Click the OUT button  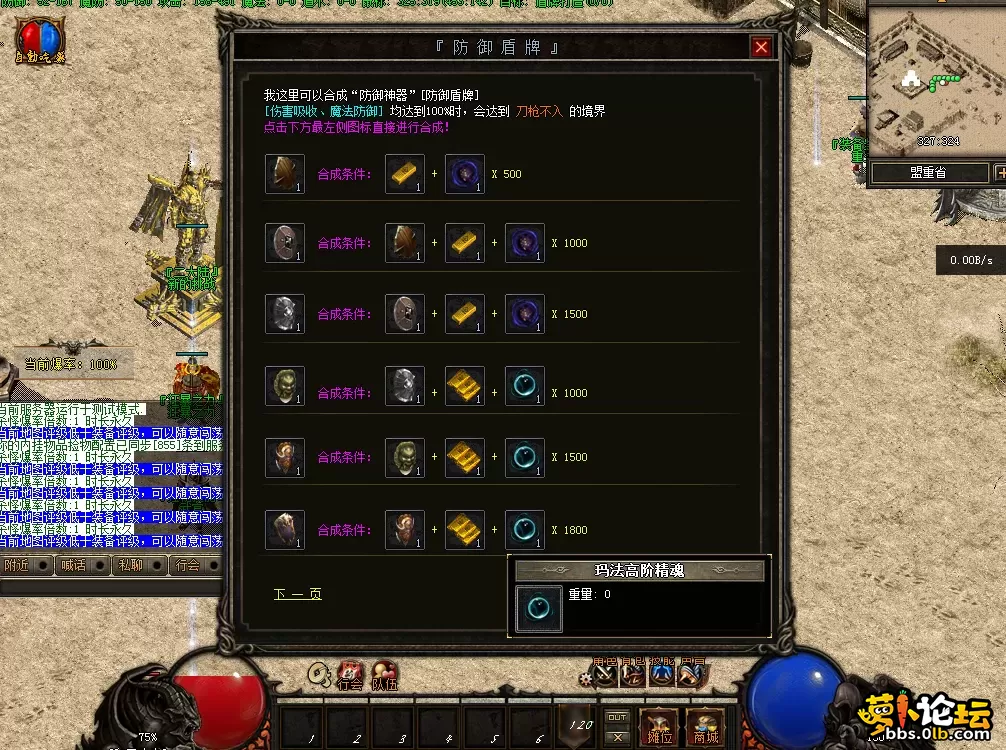pos(618,717)
